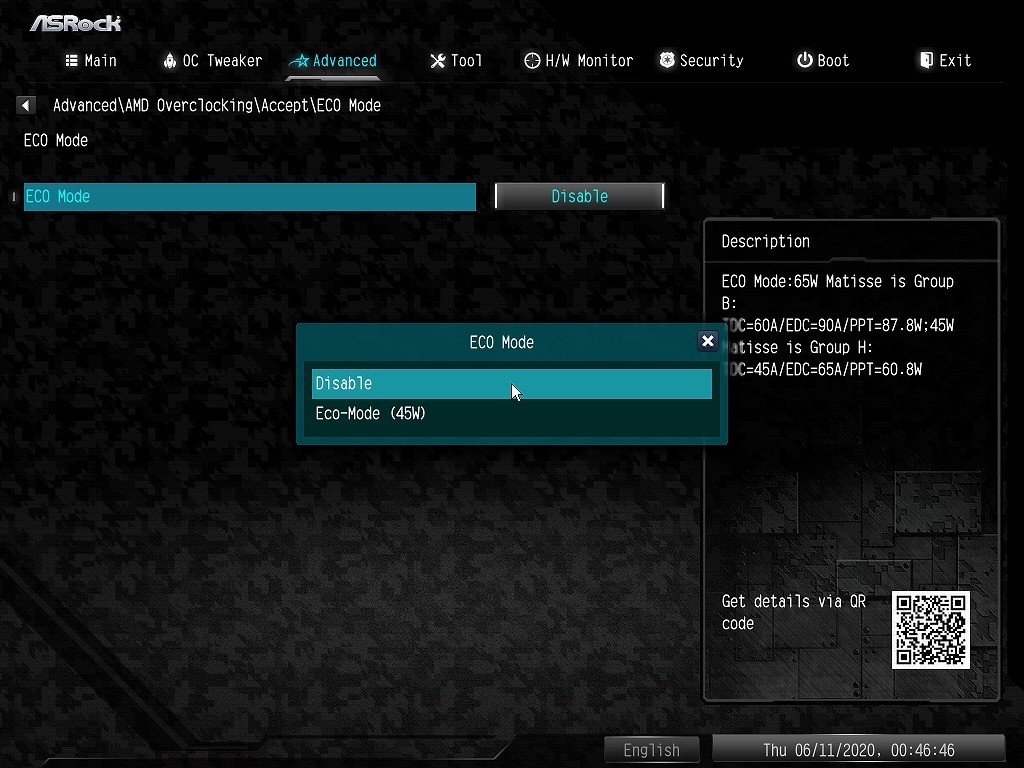Close the ECO Mode popup
Screen dimensions: 1024x768
[x=708, y=341]
